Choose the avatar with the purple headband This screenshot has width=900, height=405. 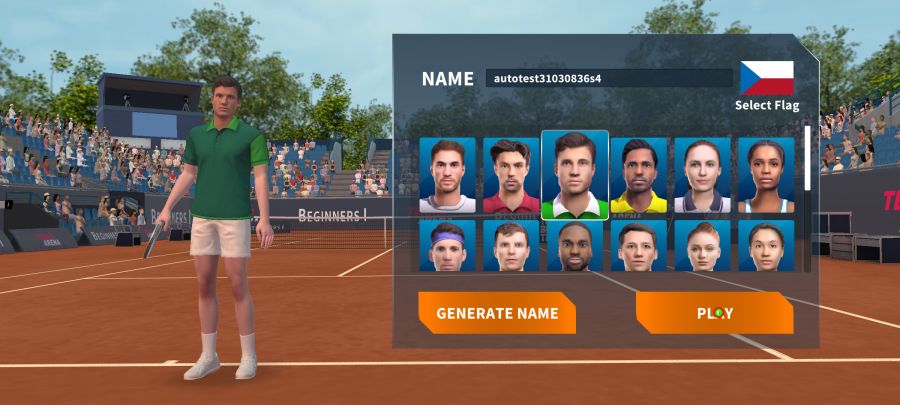(447, 246)
